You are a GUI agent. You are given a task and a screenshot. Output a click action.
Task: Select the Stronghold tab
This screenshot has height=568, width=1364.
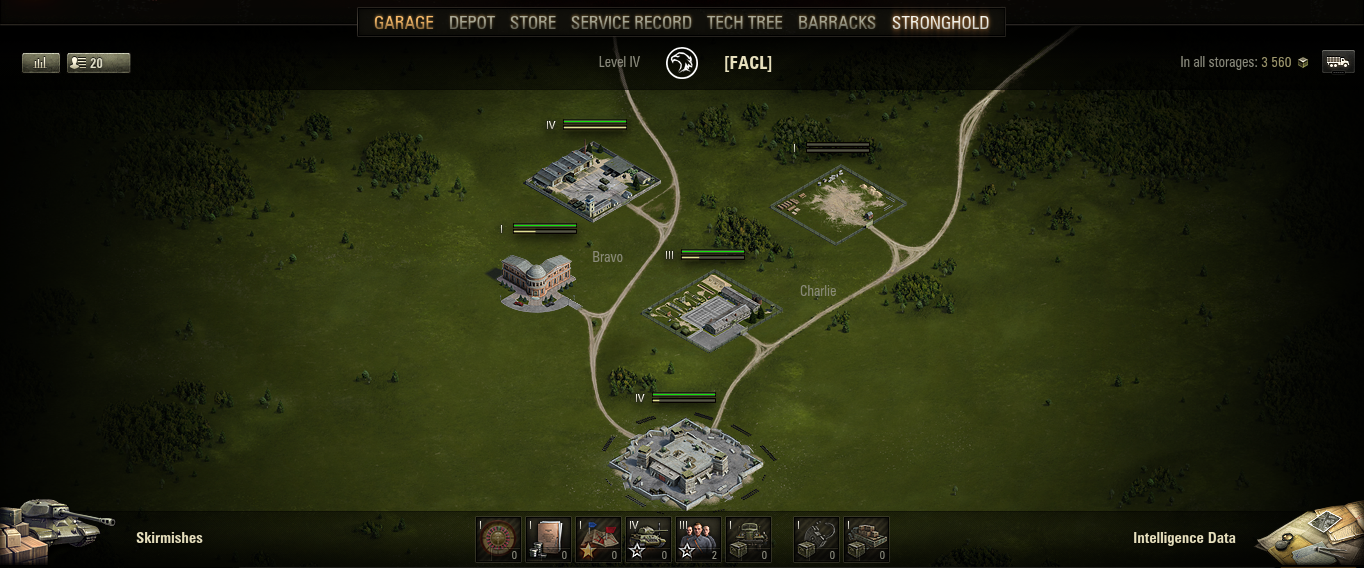(940, 22)
